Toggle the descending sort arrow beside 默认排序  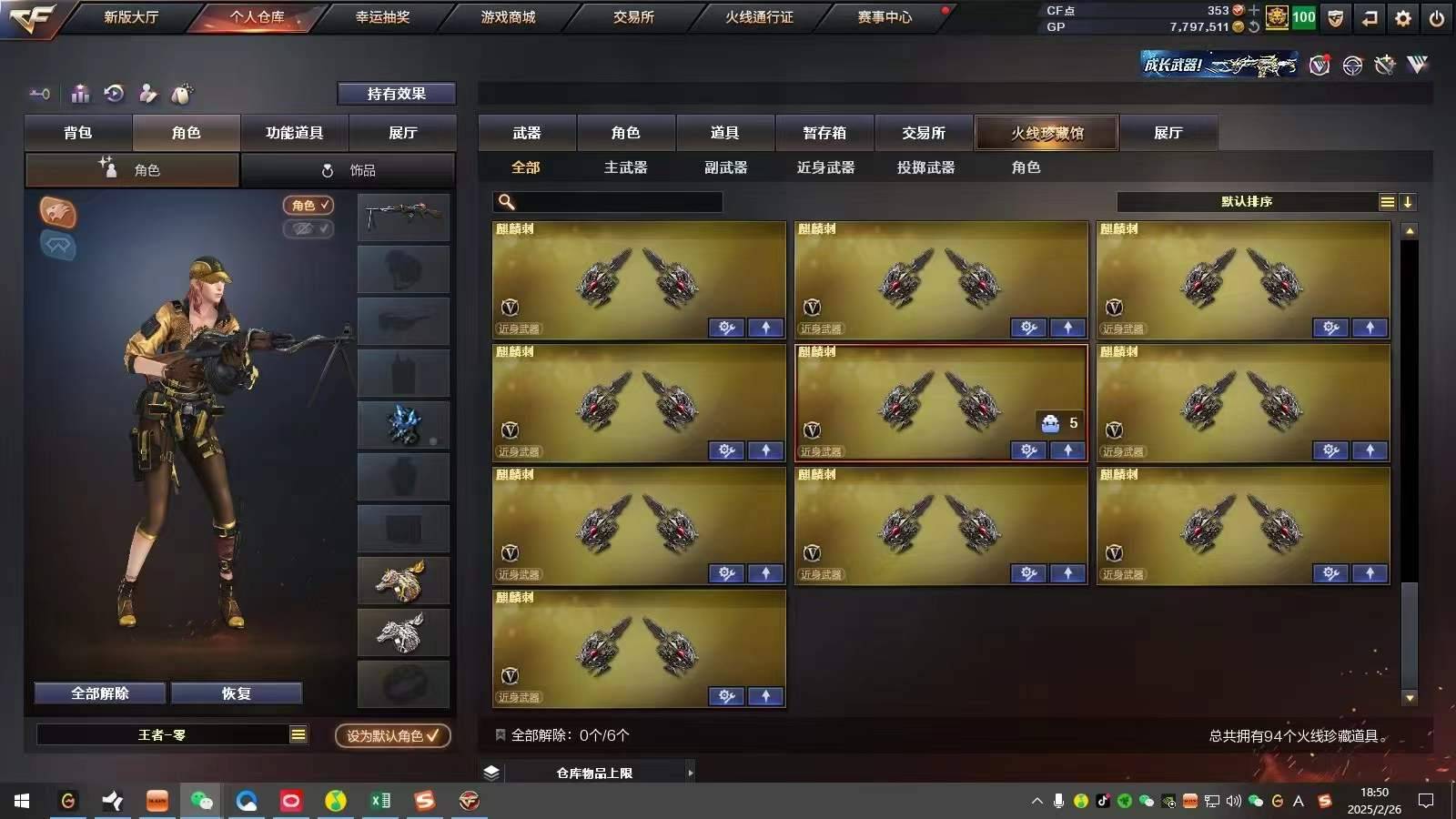click(1408, 202)
